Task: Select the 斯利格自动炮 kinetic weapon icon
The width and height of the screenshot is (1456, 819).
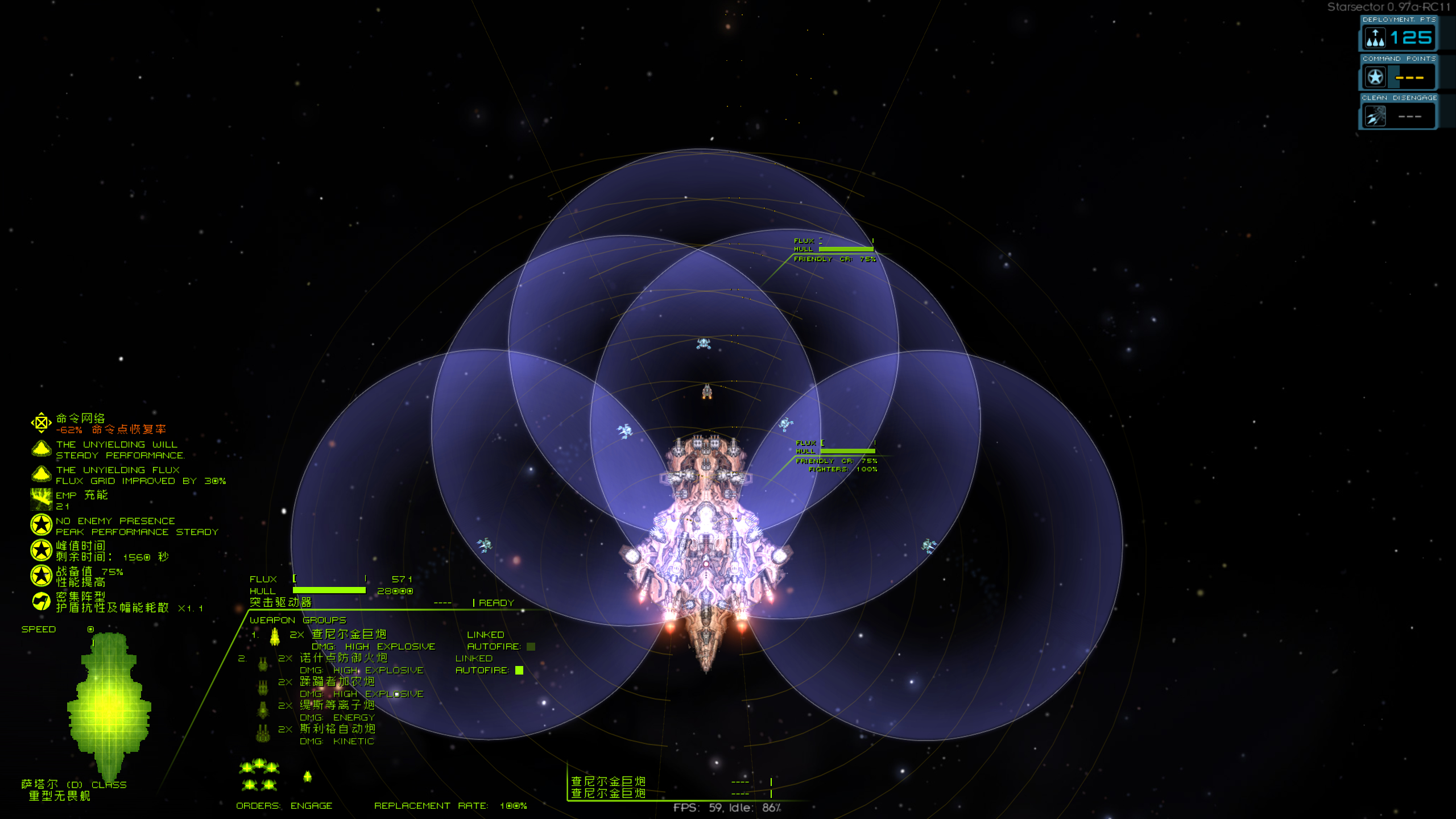Action: pos(263,734)
